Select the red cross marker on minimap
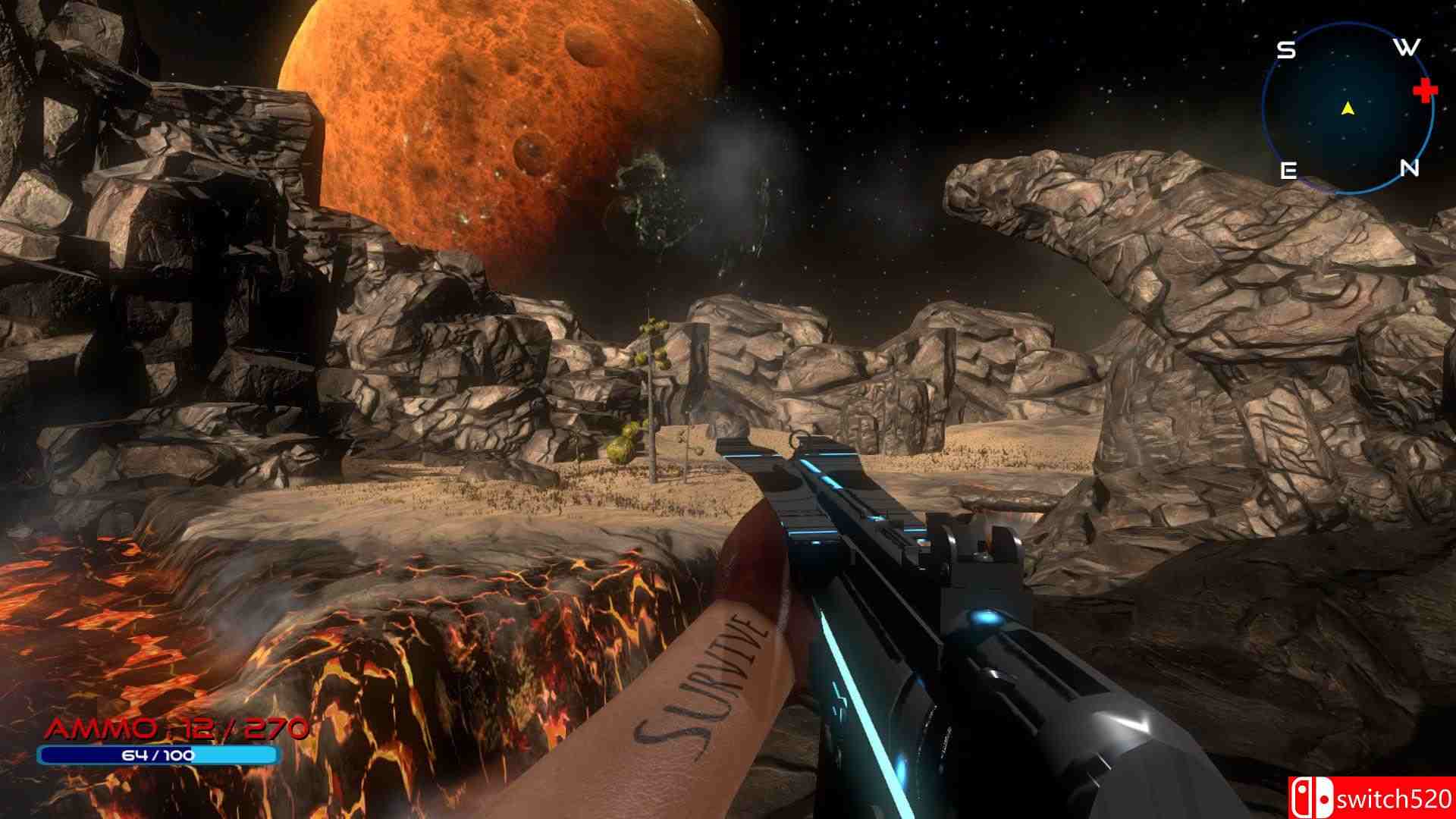The height and width of the screenshot is (819, 1456). (x=1425, y=90)
